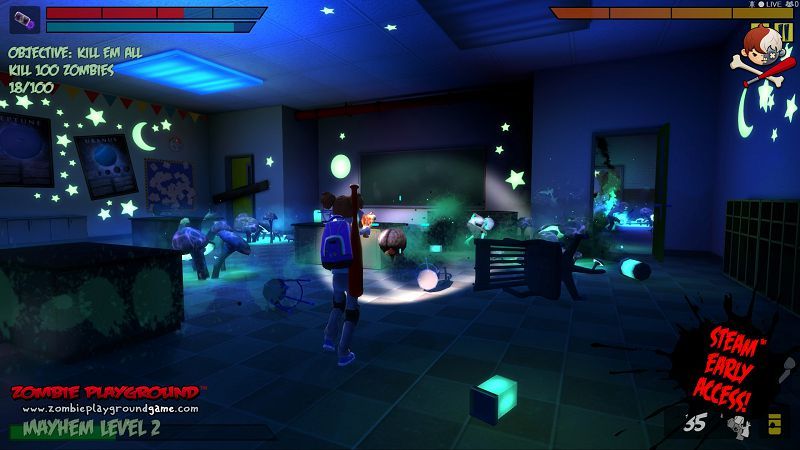Click the zombie kid skull portrait
This screenshot has width=800, height=450.
click(x=765, y=54)
